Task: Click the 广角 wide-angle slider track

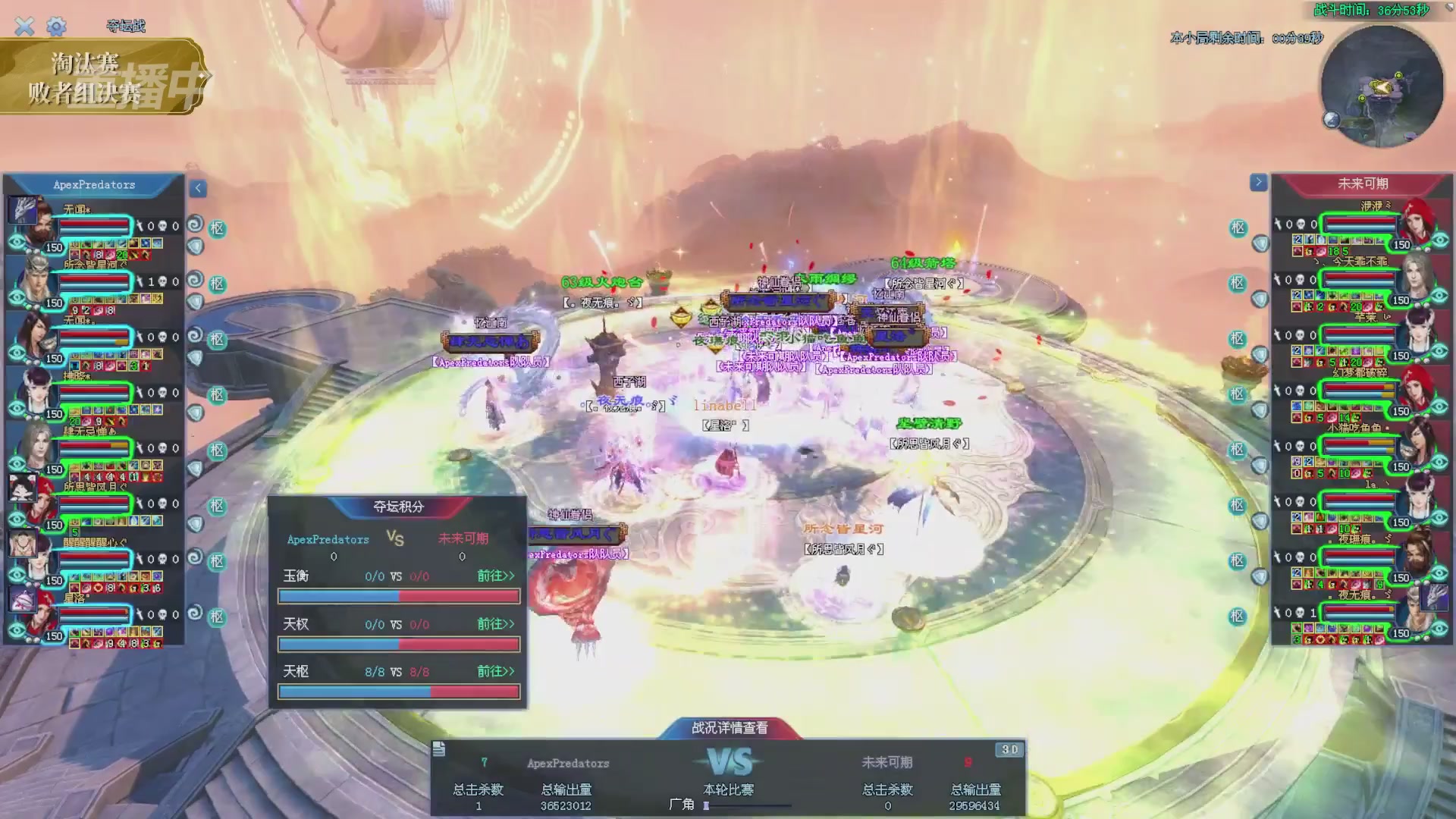Action: [748, 805]
